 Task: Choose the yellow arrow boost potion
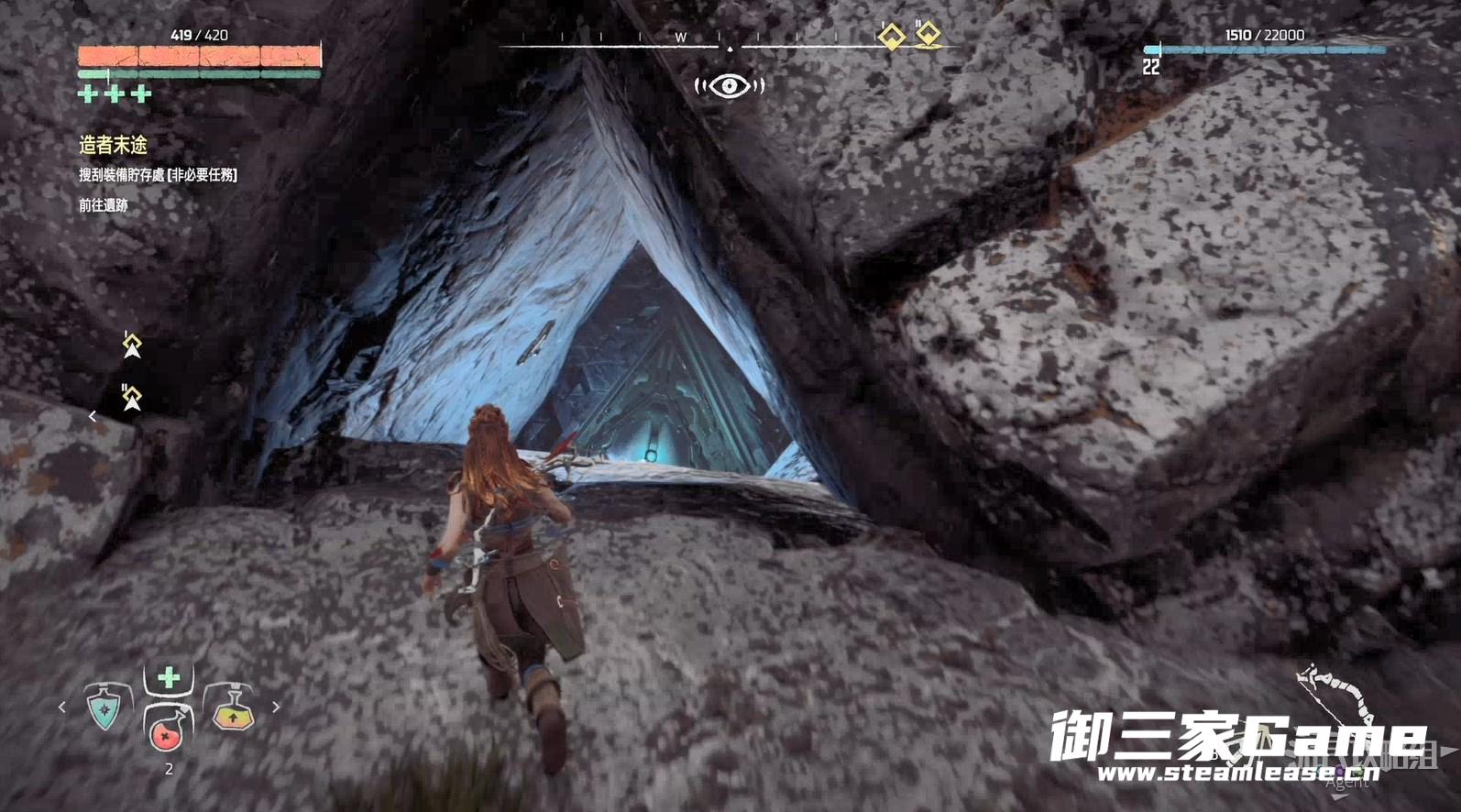[x=231, y=709]
